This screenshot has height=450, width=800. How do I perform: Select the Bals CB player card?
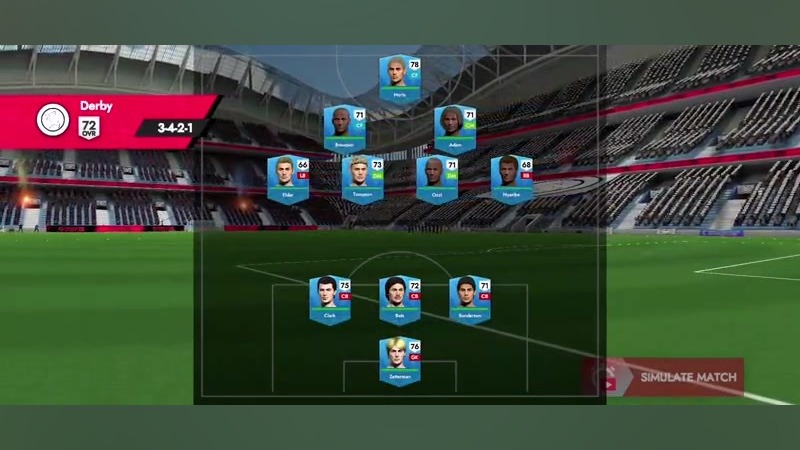coord(400,300)
